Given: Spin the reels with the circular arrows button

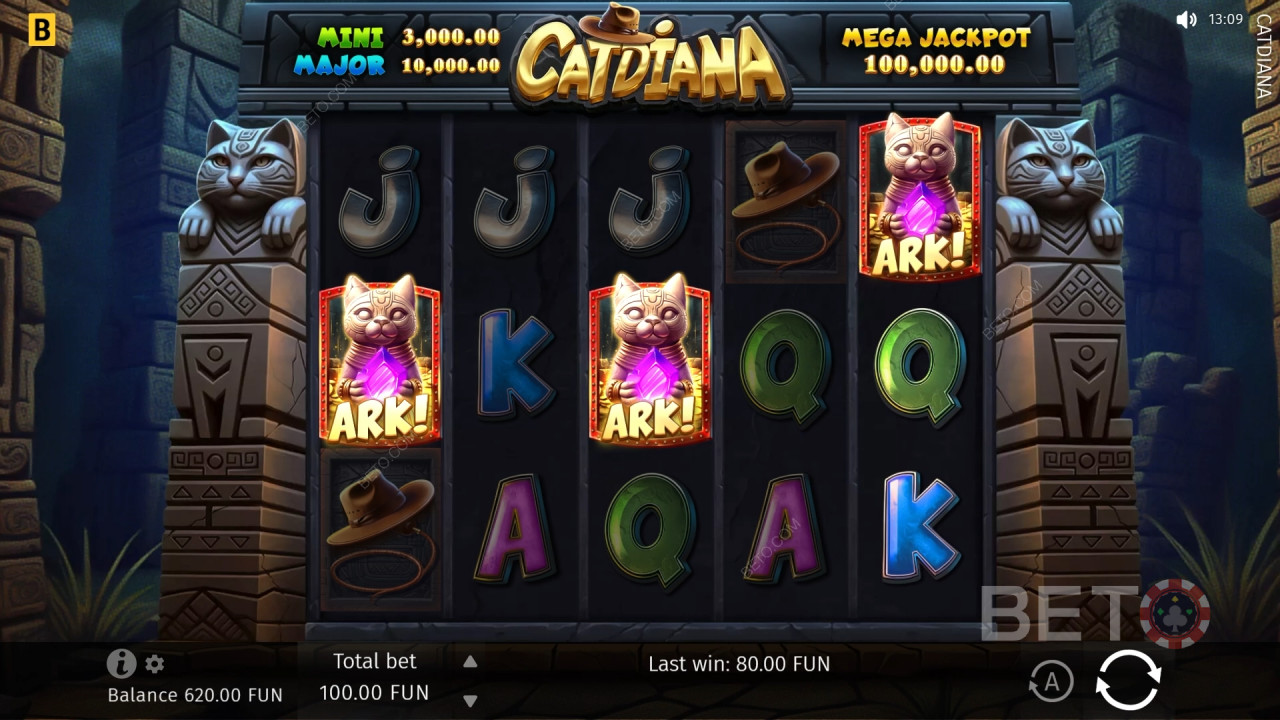Looking at the screenshot, I should tap(1128, 681).
